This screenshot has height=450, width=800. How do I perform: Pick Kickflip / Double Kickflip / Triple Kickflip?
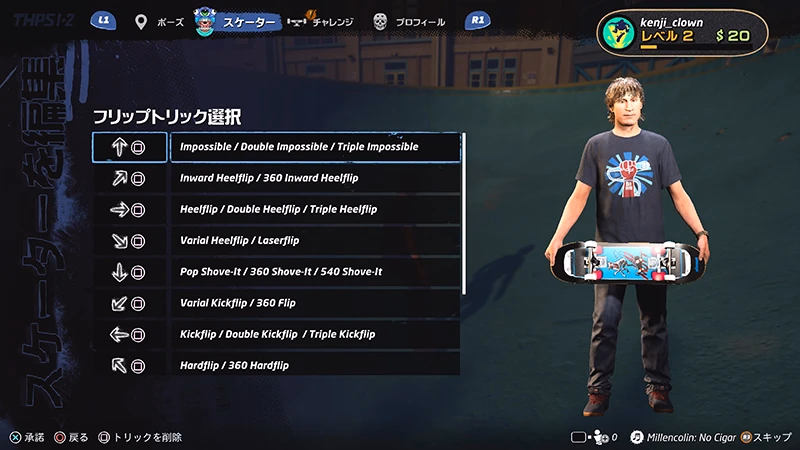tap(315, 333)
